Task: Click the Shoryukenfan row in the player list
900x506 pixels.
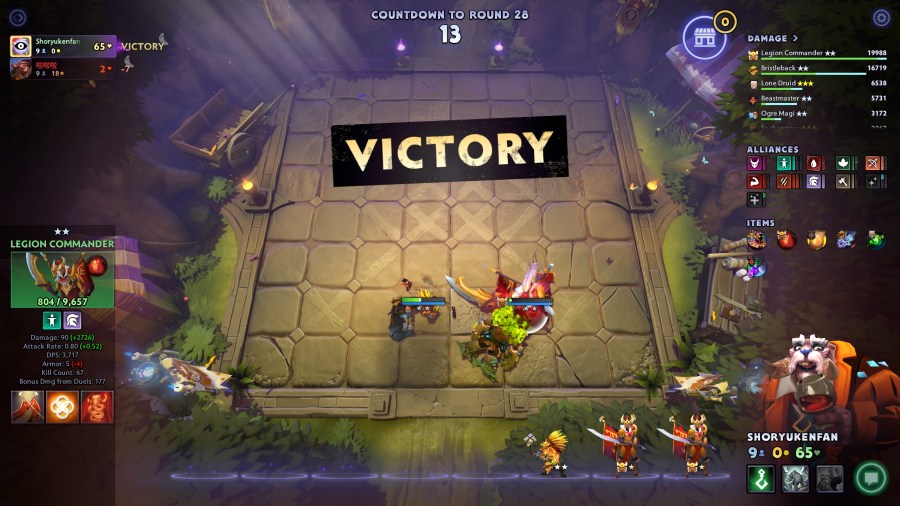Action: 62,46
